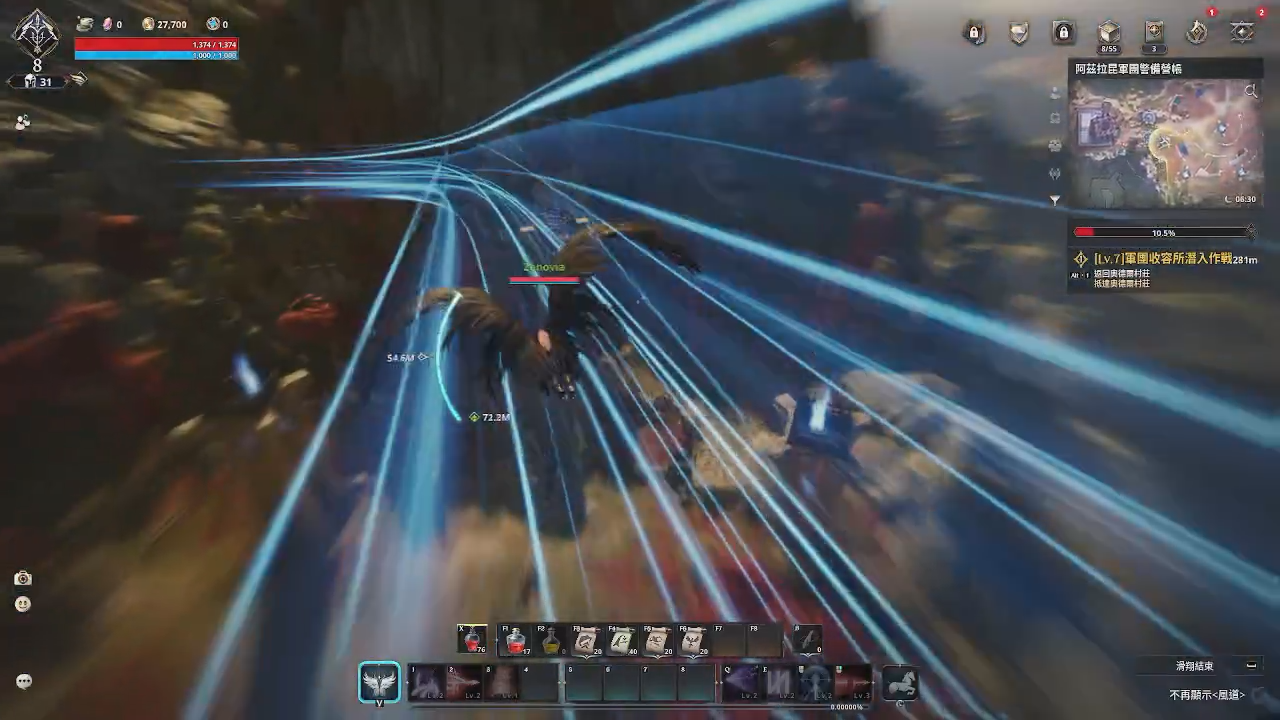Click the mount icon at hotbar's right end

900,684
